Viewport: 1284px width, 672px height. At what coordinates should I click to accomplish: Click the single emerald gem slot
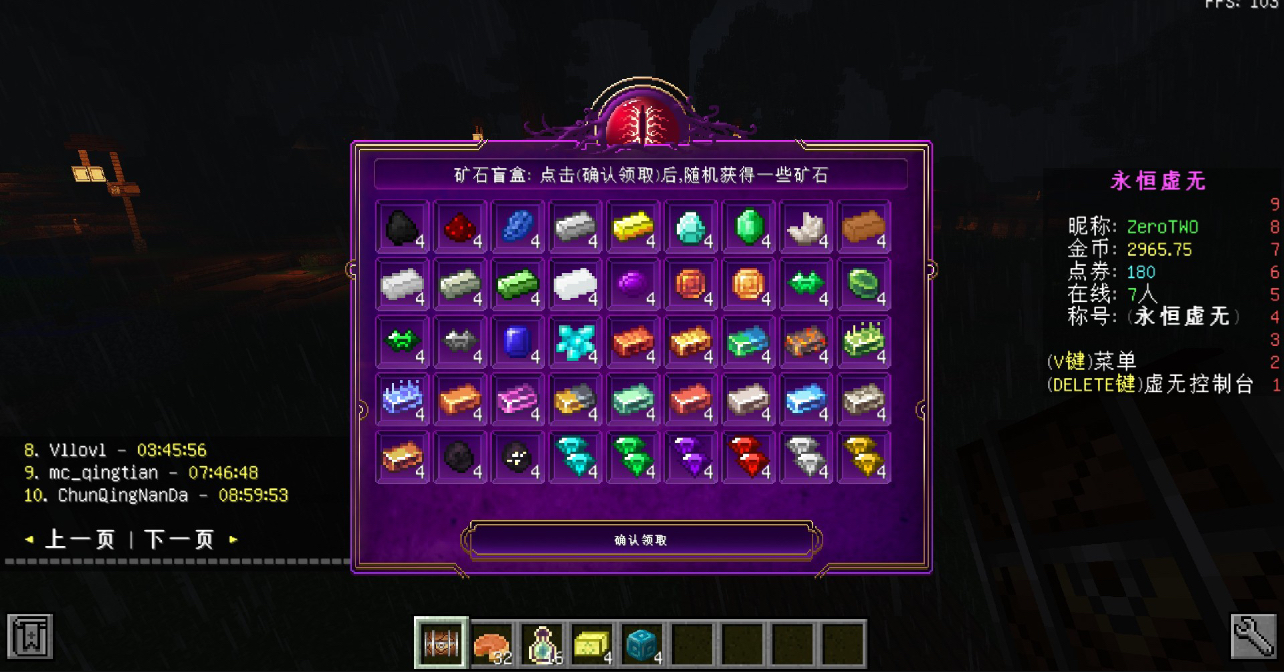(747, 227)
